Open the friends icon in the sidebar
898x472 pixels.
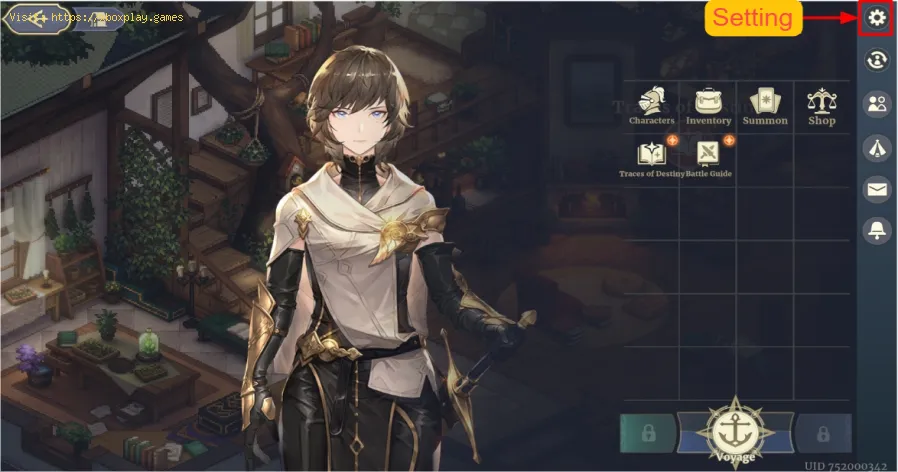pyautogui.click(x=877, y=104)
